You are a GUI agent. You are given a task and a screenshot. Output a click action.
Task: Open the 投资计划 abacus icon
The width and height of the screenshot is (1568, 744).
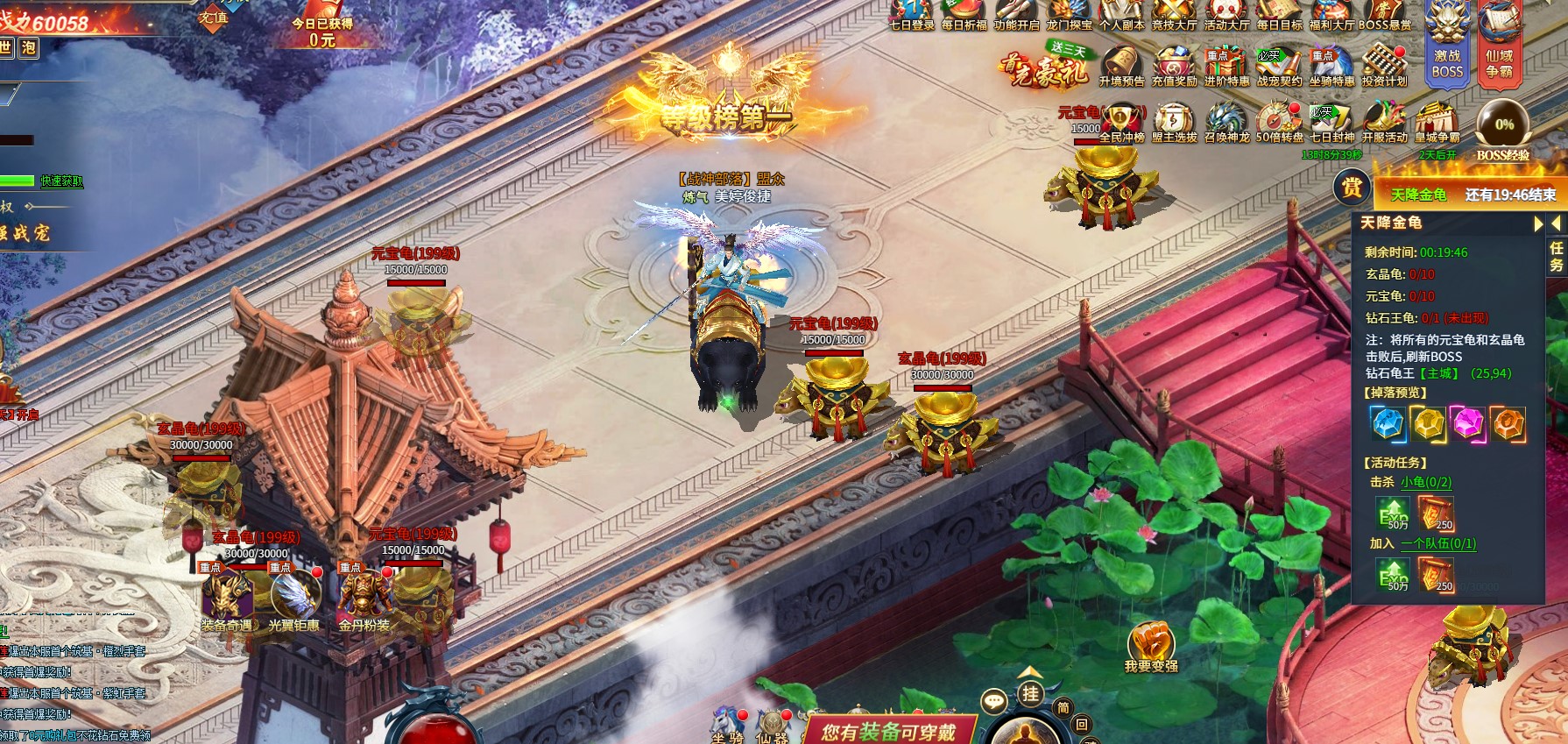[x=1384, y=66]
